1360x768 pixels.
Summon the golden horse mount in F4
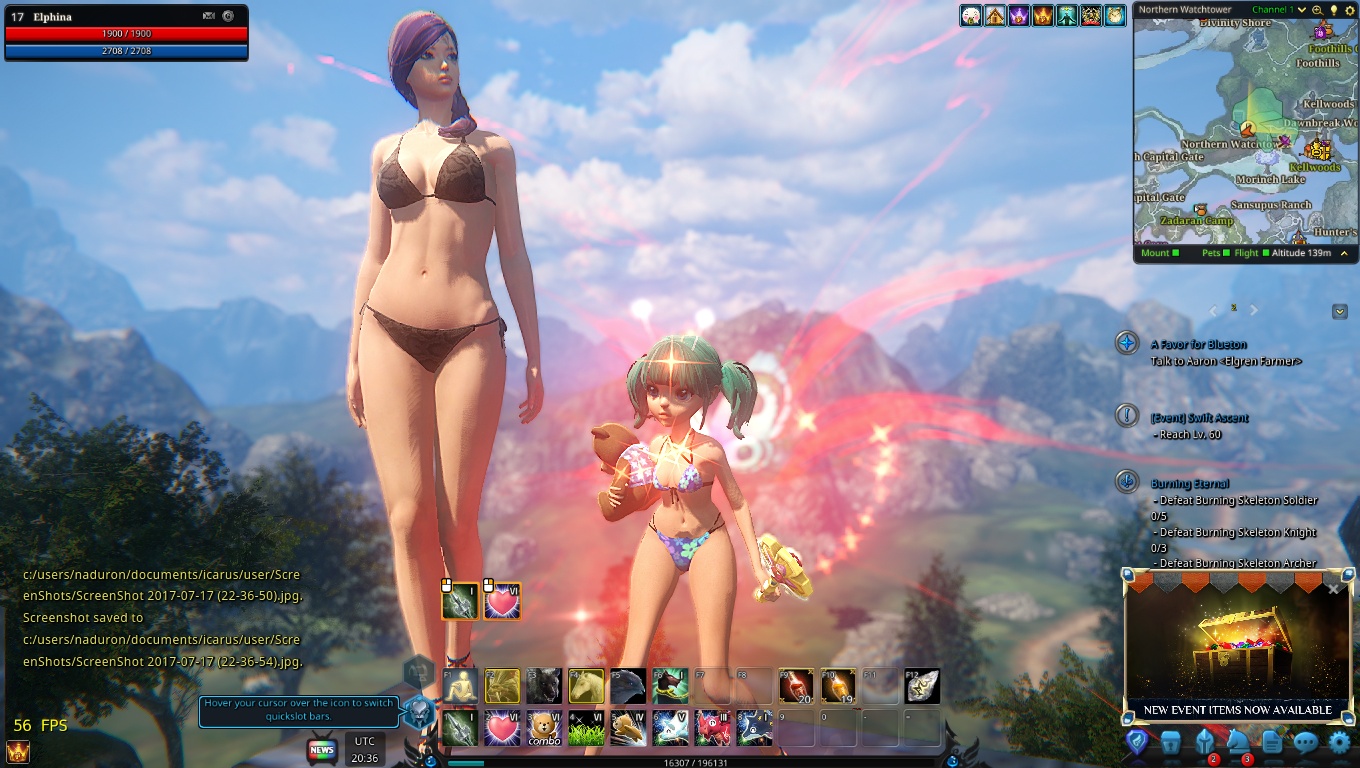click(586, 686)
